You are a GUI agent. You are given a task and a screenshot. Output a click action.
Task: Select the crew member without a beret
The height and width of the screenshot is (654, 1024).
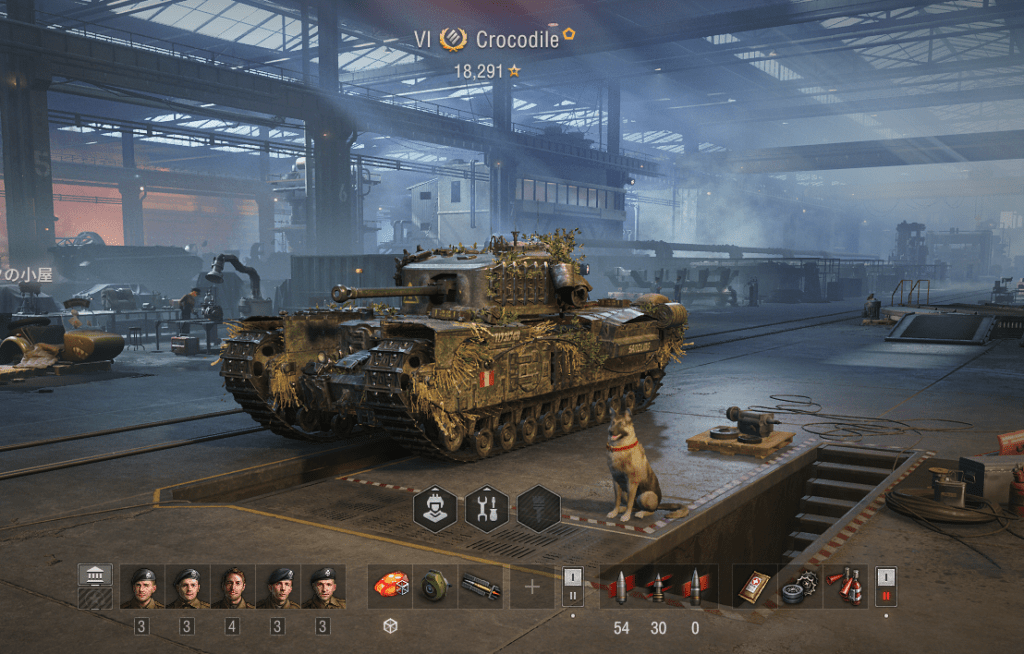click(232, 587)
